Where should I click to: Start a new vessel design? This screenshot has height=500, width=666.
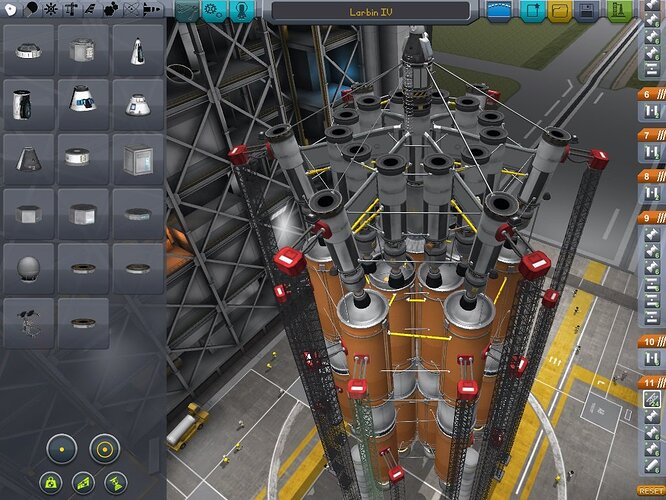point(533,11)
